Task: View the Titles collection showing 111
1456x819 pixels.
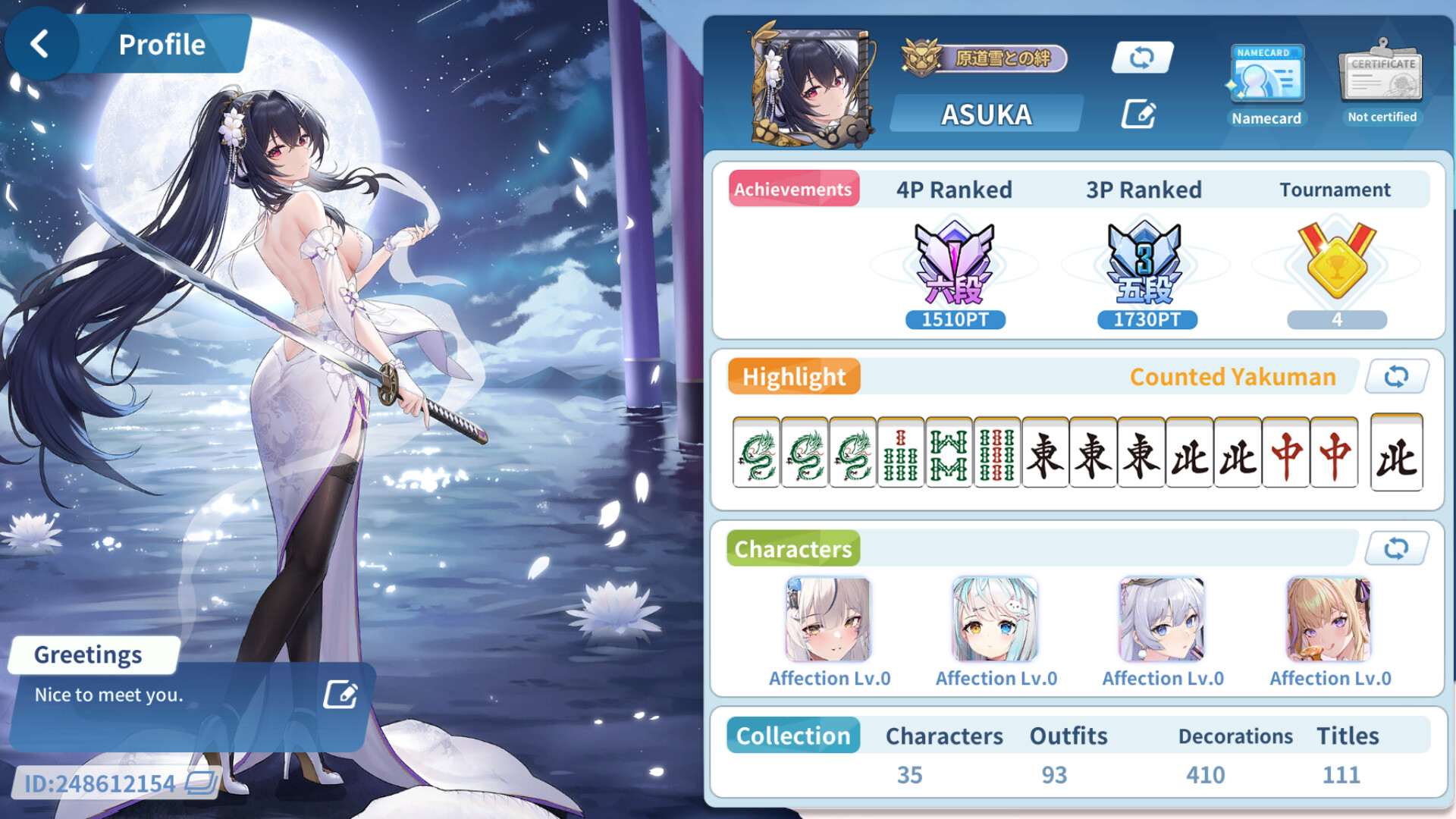Action: coord(1346,735)
